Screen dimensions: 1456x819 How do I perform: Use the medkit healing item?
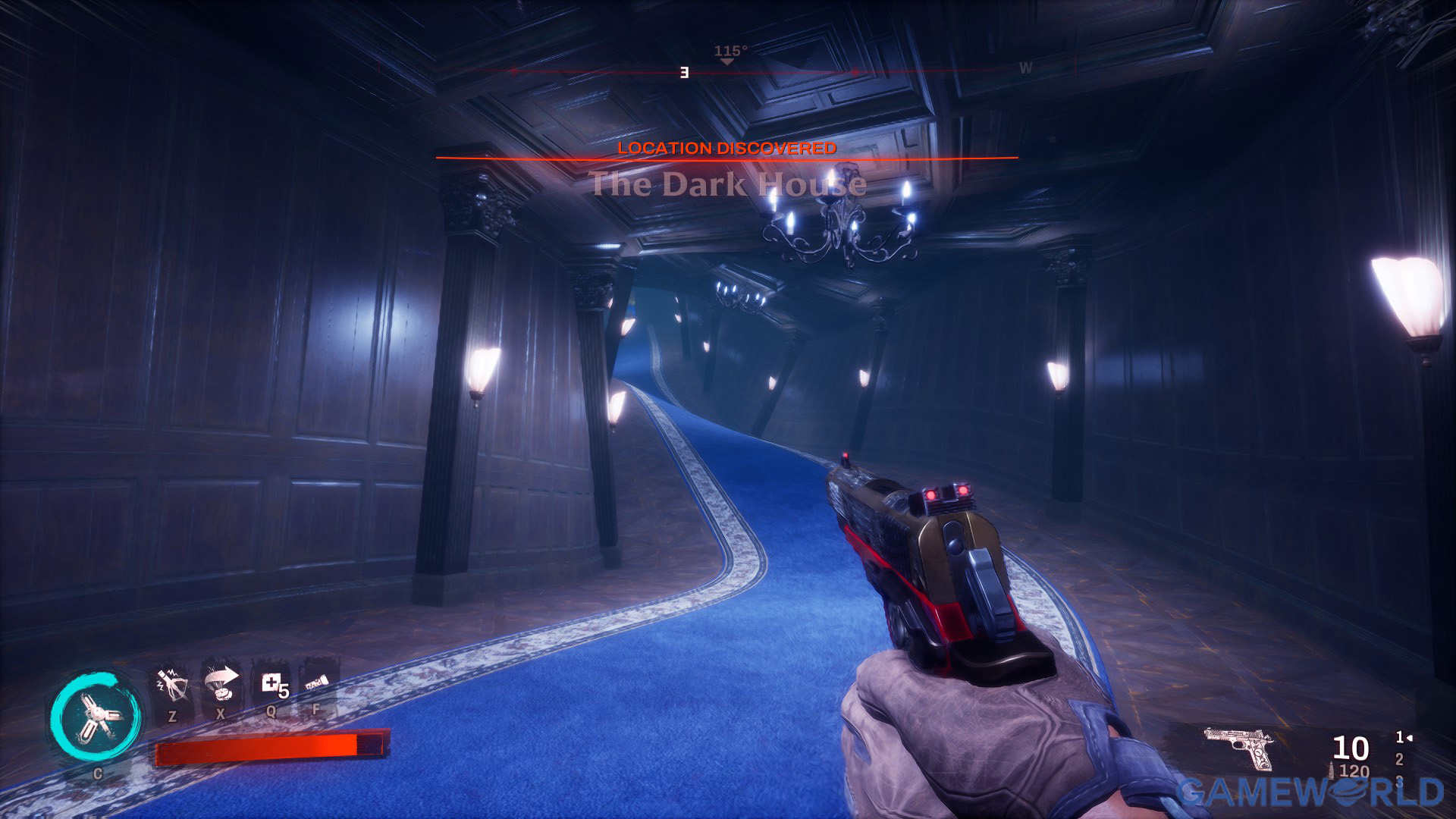271,685
